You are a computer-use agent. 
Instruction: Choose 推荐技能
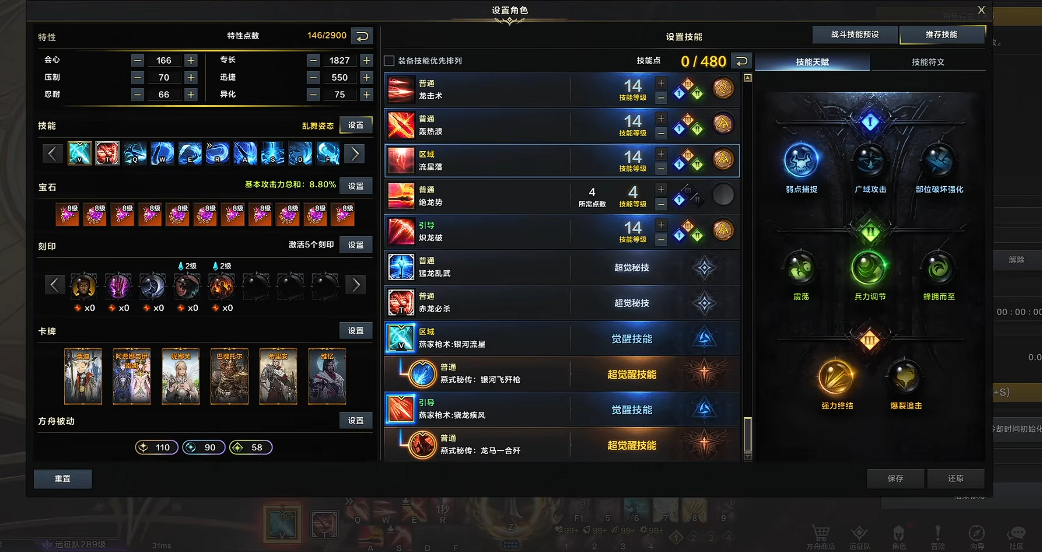click(941, 35)
